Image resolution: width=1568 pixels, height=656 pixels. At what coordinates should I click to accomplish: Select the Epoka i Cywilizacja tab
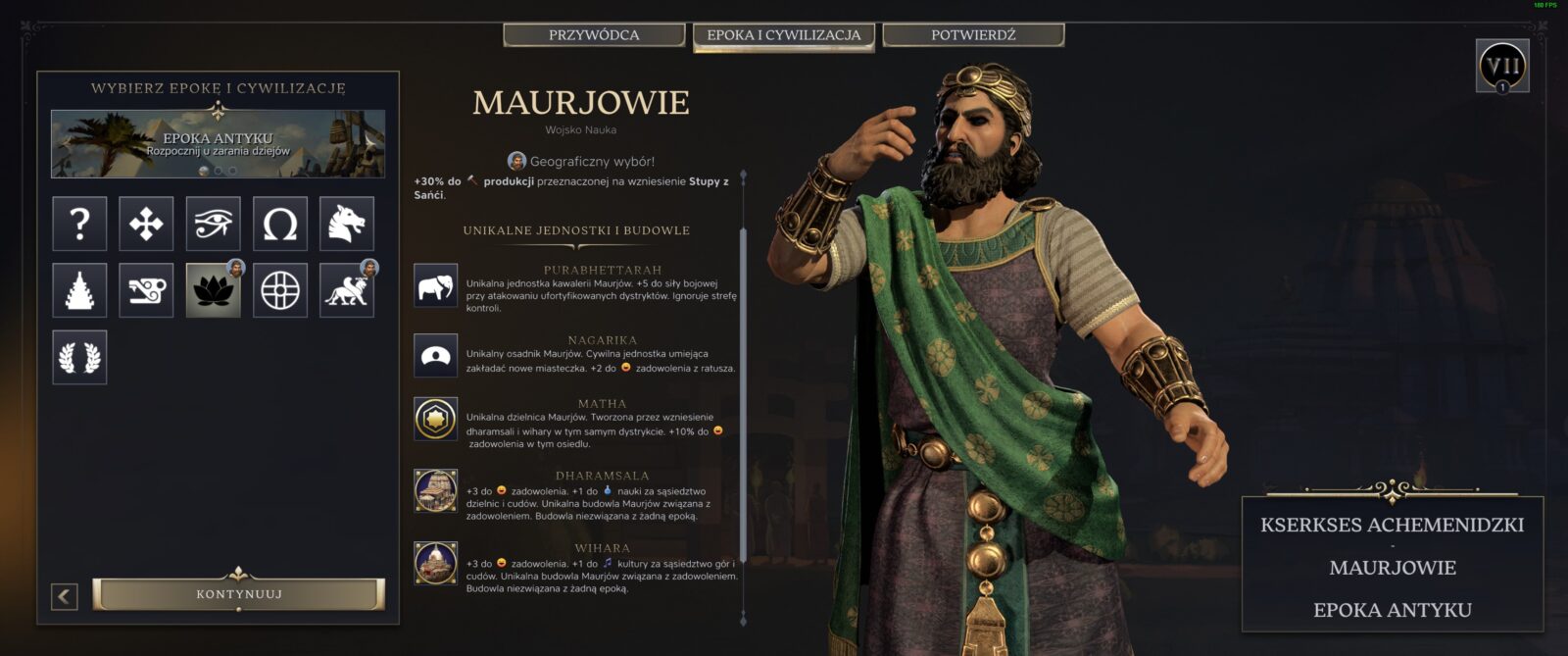click(x=784, y=35)
